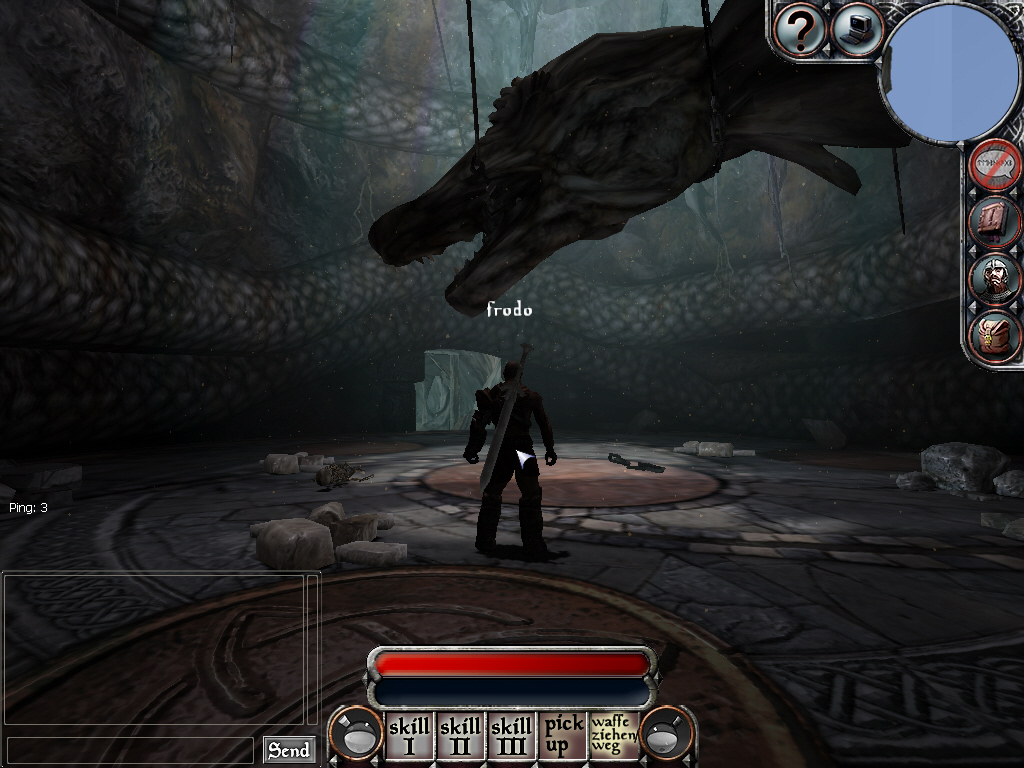The image size is (1024, 768).
Task: Click the waffe ziehen weg button
Action: coord(613,736)
